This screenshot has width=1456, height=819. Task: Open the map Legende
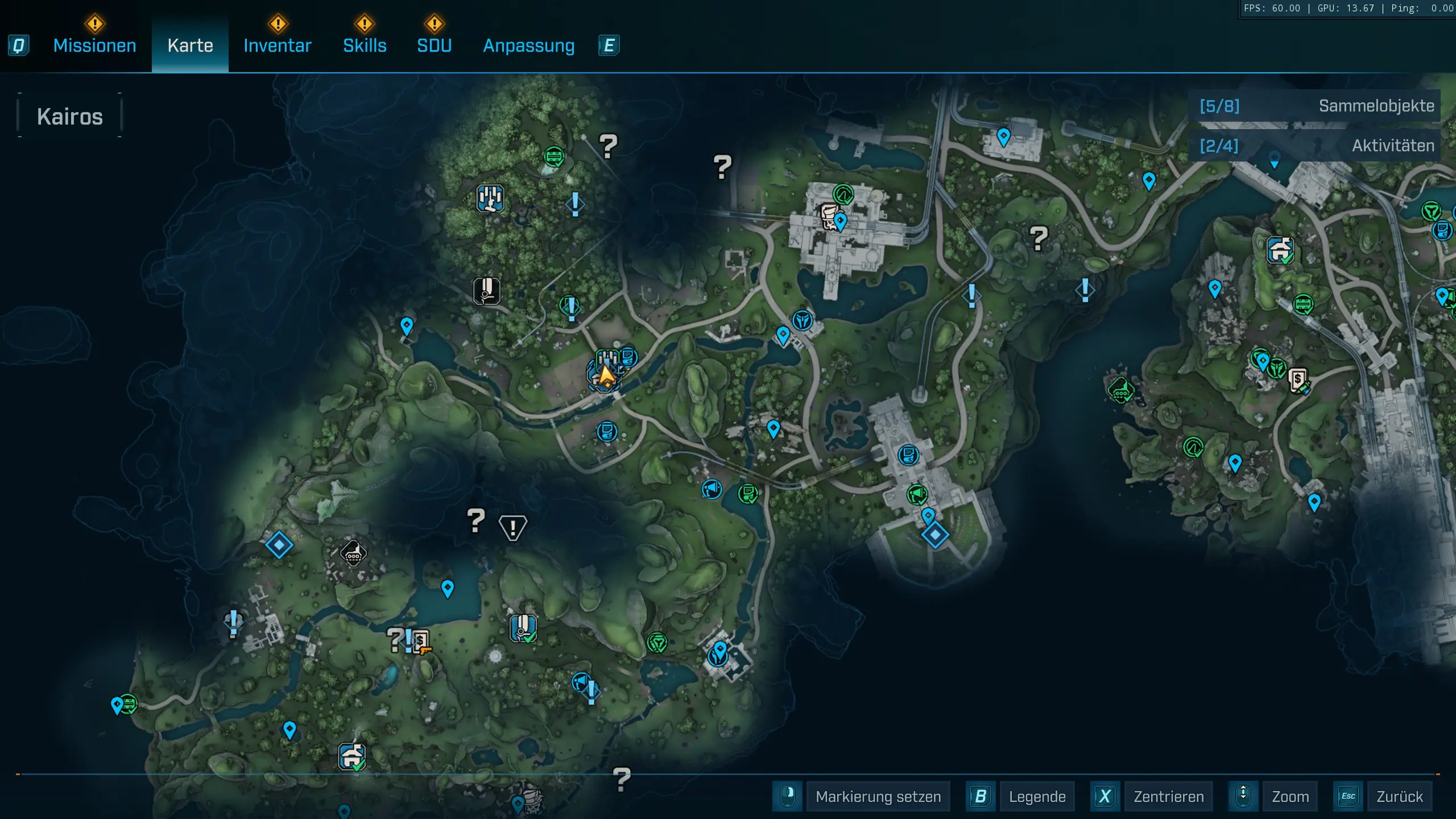coord(1037,796)
